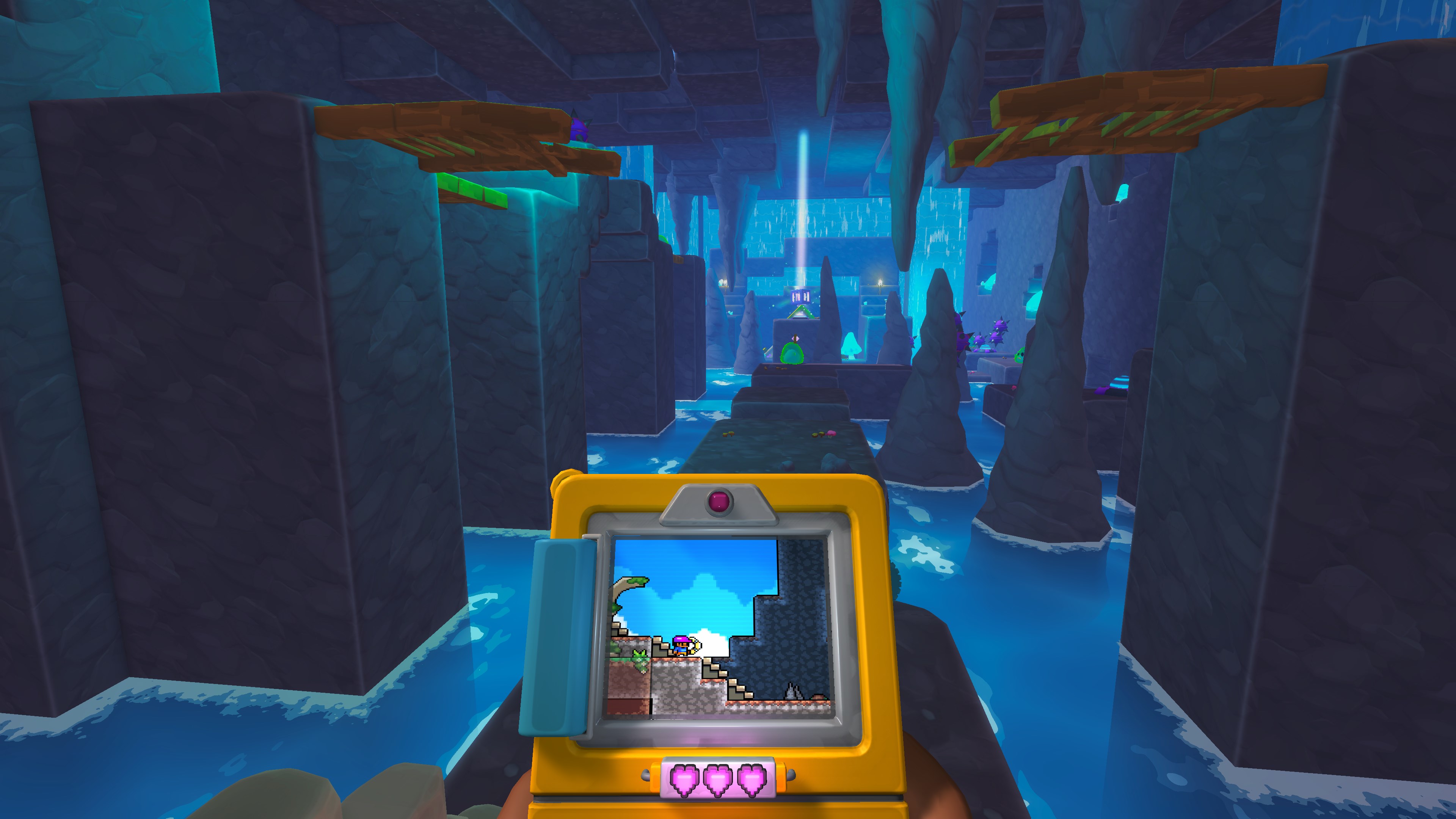Click the green slime on the center walkway

[x=791, y=355]
